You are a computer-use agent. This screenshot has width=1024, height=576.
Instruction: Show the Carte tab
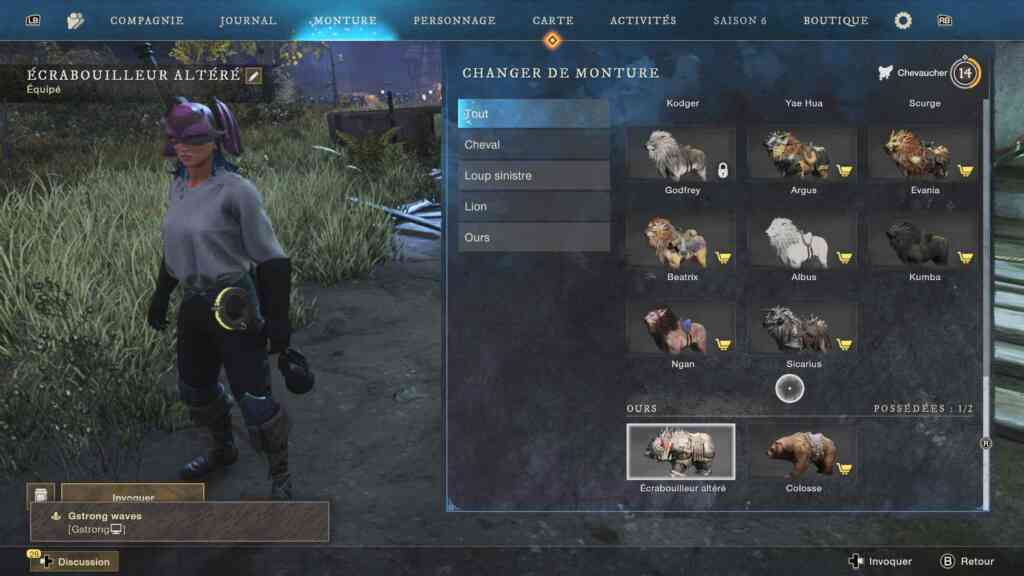tap(552, 21)
